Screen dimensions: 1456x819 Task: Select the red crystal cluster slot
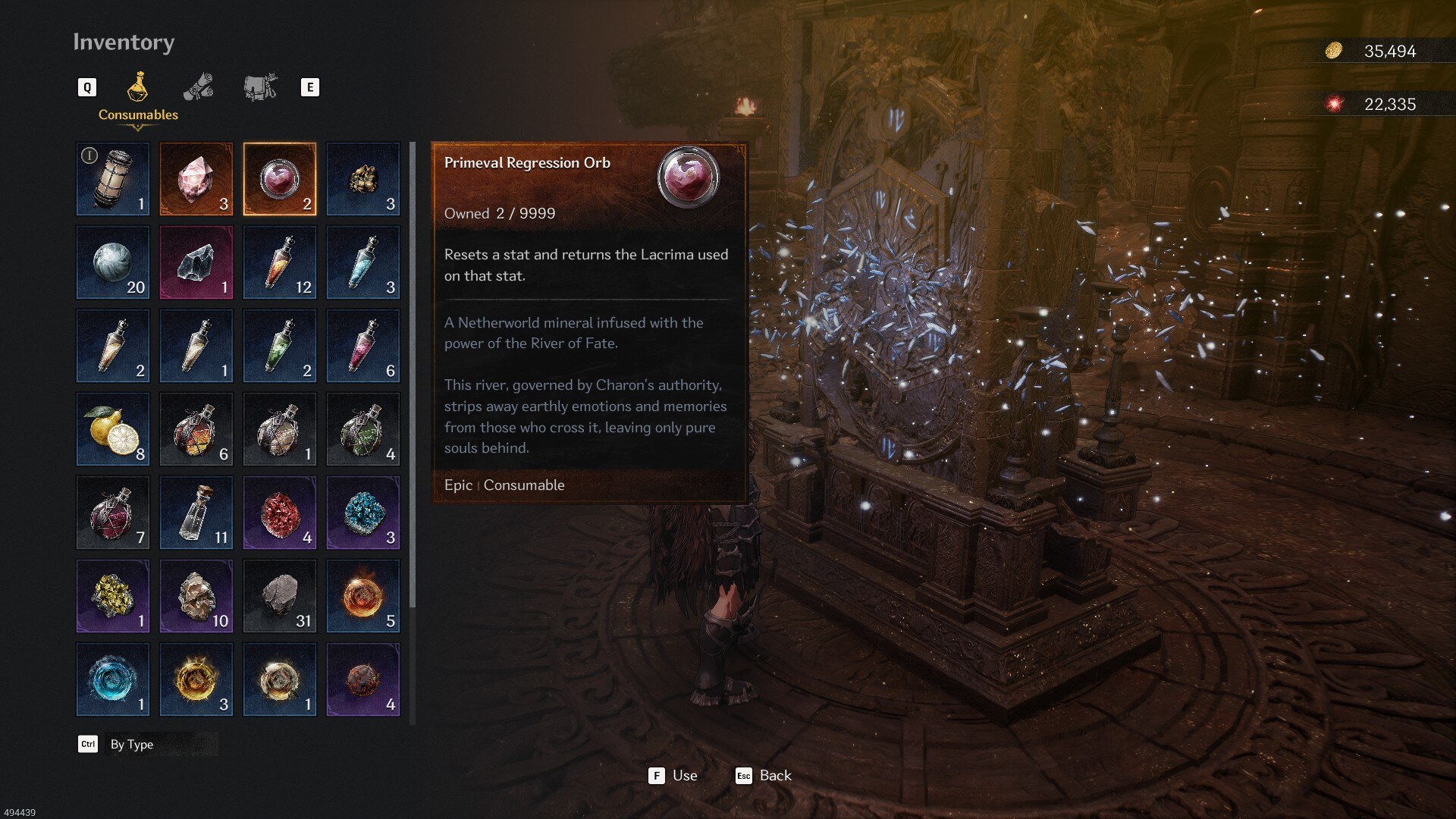280,513
